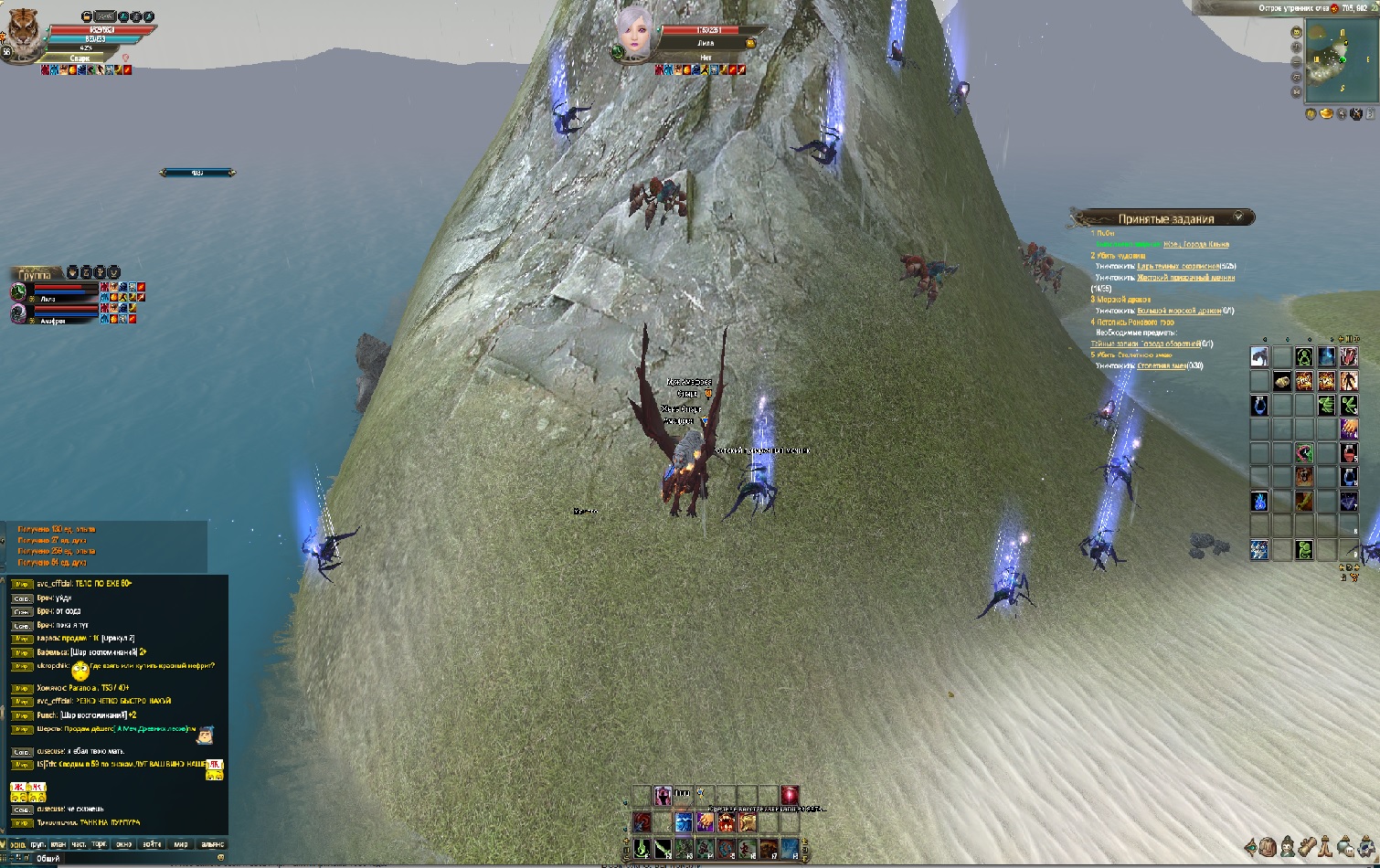Select the "альянс" chat tab
This screenshot has width=1380, height=868.
[x=212, y=844]
